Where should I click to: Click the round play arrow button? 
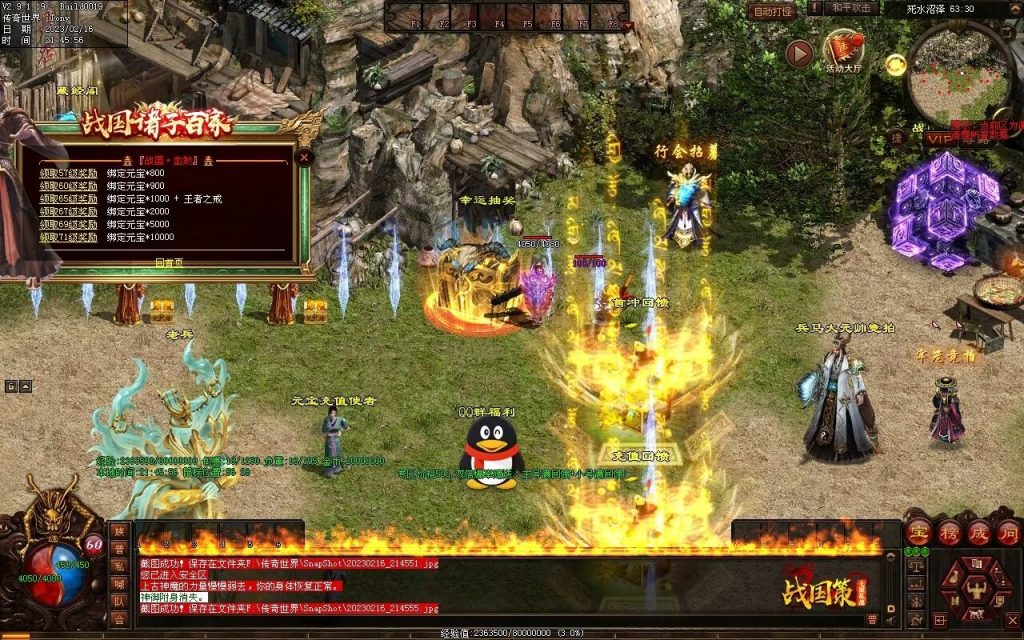click(798, 53)
